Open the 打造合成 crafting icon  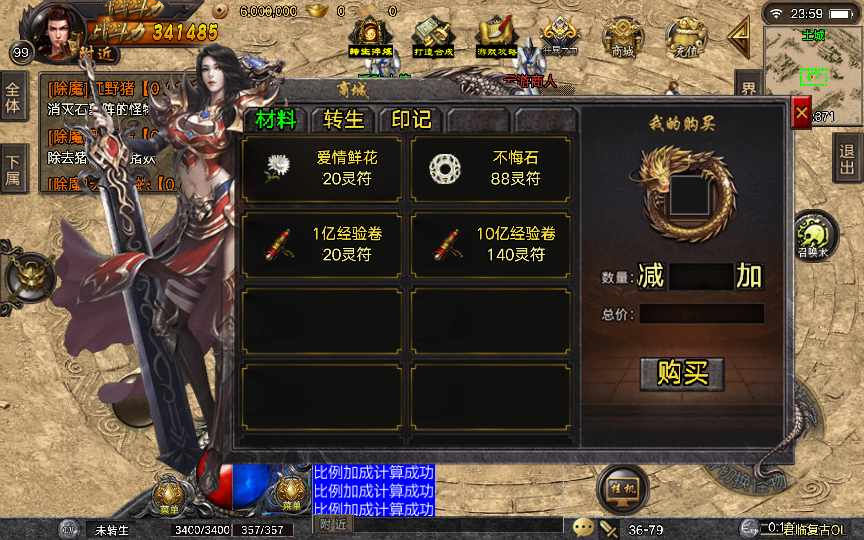click(x=432, y=39)
